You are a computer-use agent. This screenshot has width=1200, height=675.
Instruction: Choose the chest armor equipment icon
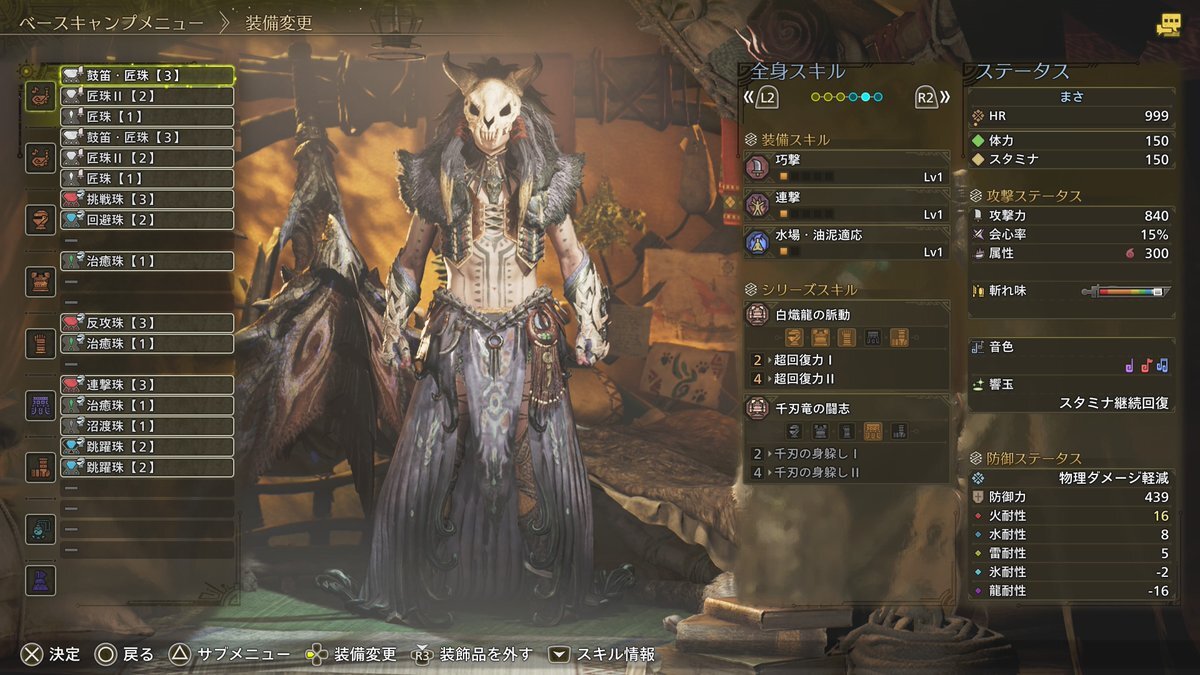tap(40, 282)
